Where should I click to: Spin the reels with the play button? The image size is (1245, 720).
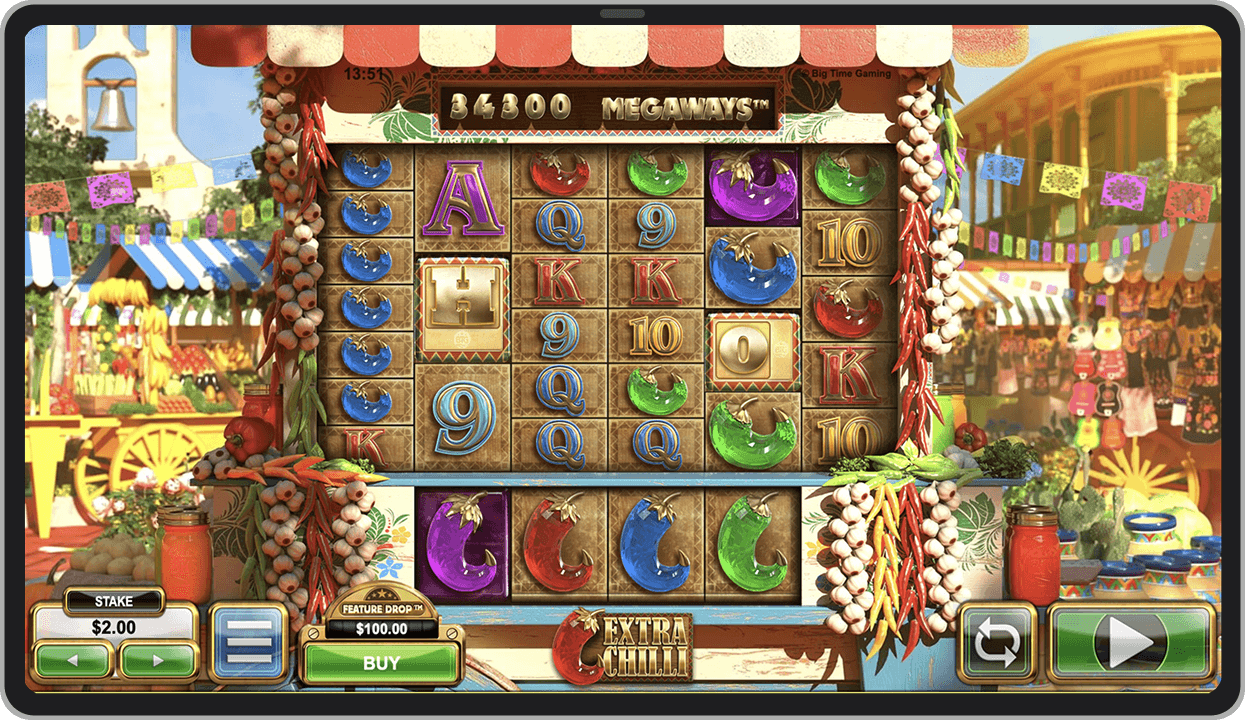[1130, 643]
